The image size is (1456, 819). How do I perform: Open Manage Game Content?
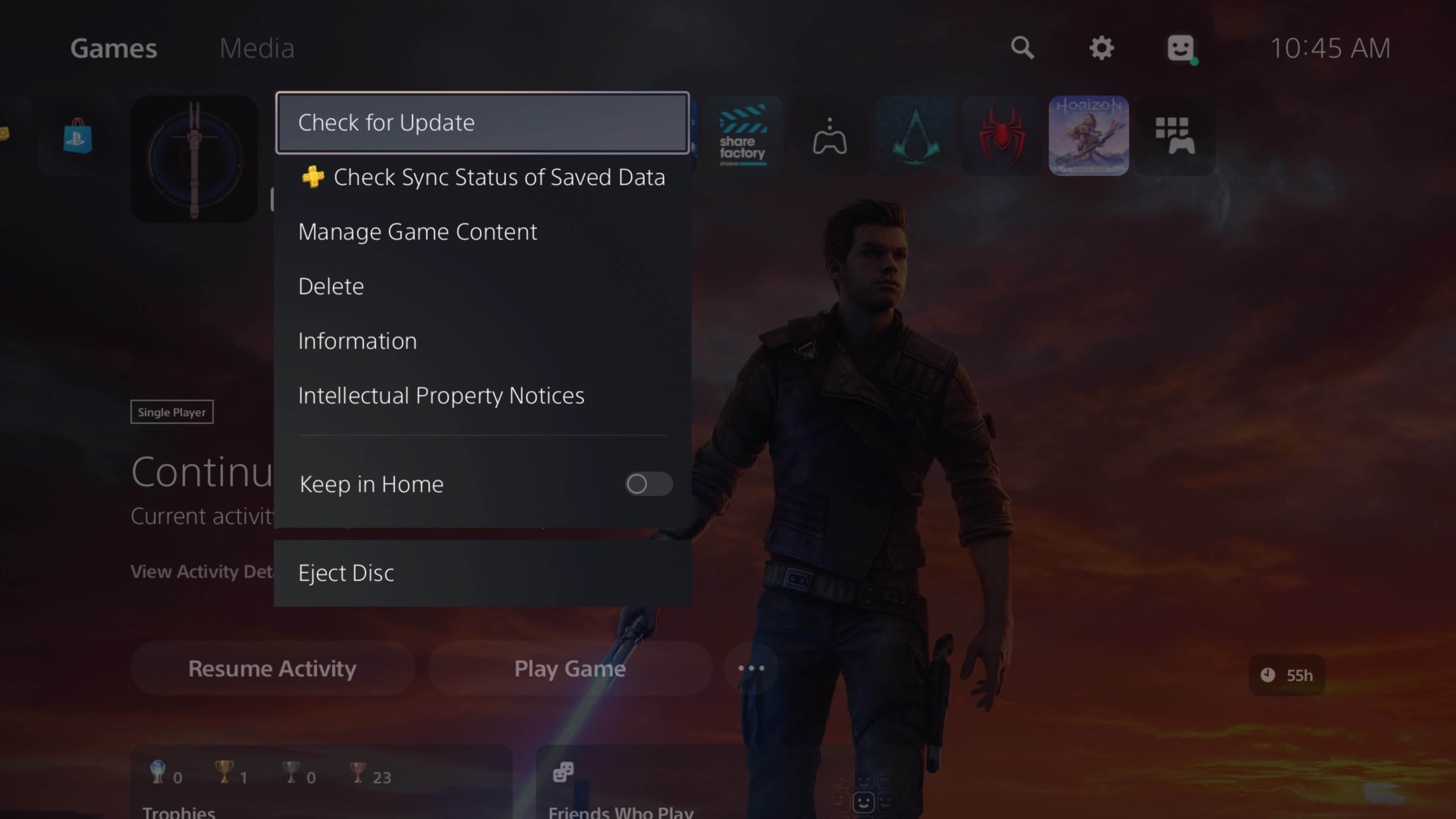417,231
